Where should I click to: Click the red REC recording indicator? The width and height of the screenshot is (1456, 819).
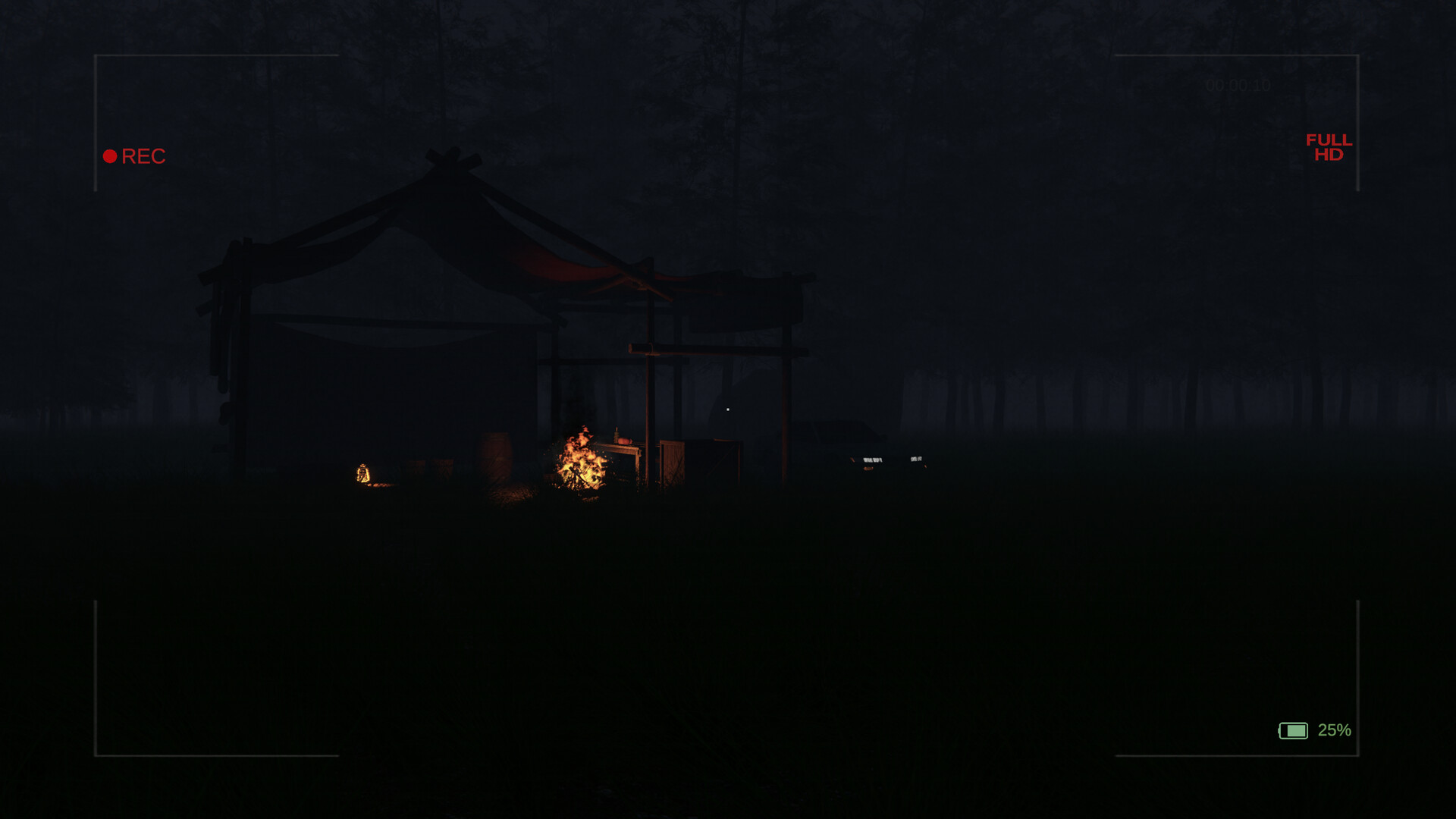pos(135,156)
